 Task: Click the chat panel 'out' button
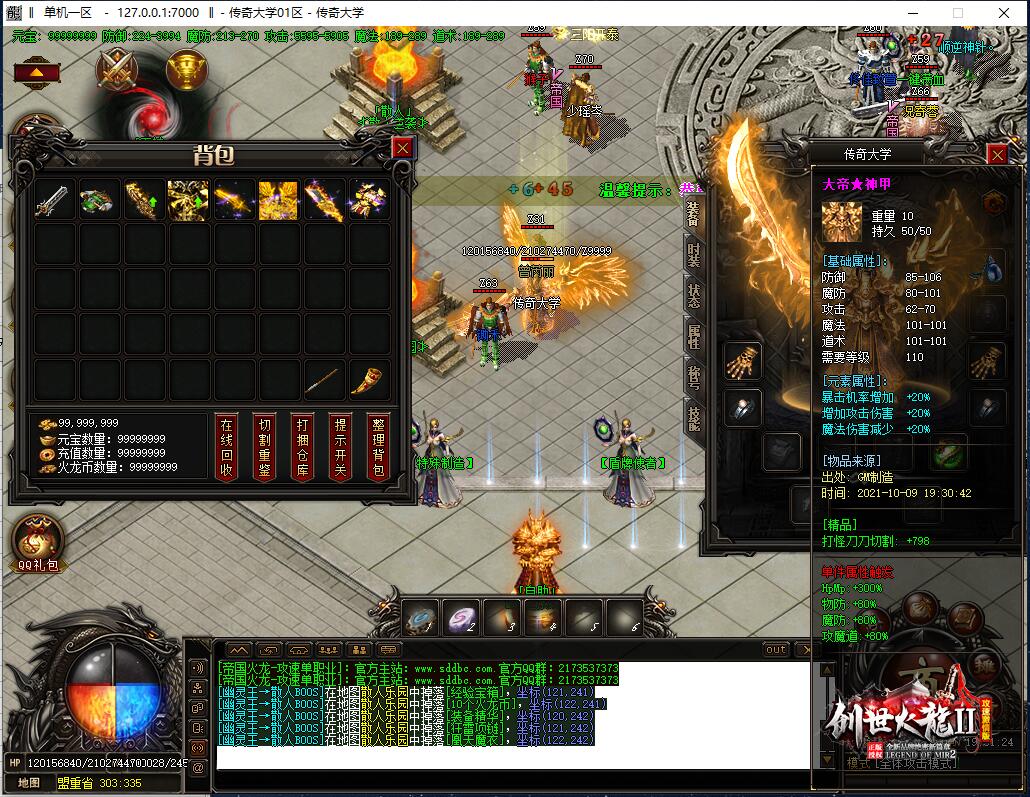pos(776,650)
